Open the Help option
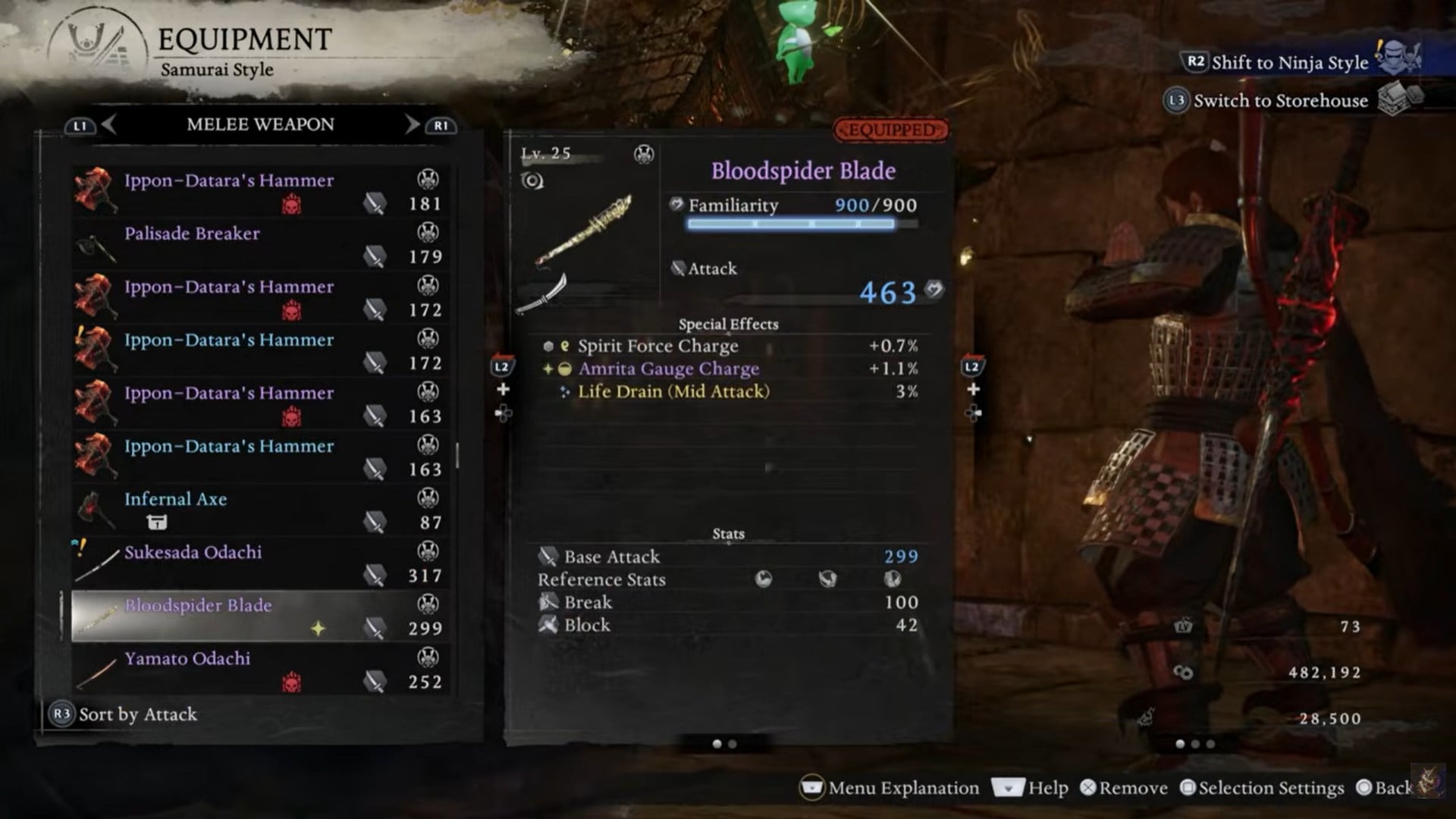The width and height of the screenshot is (1456, 819). (1031, 788)
